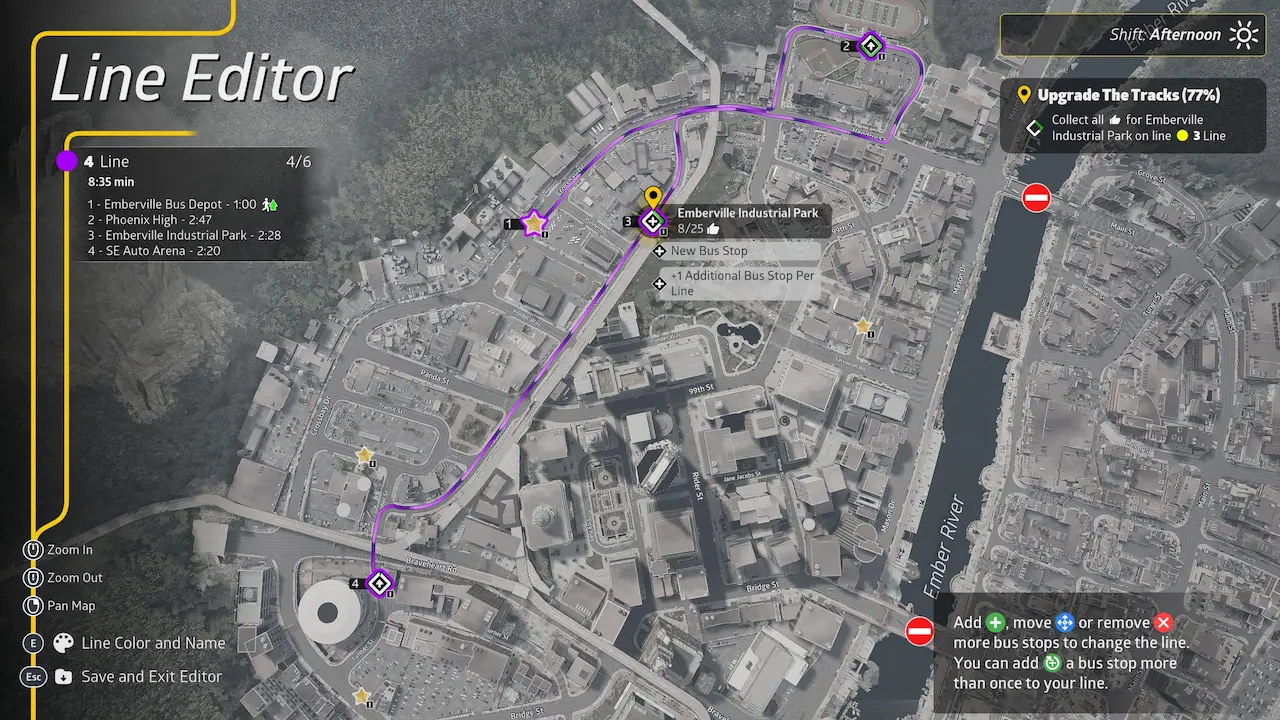Select the Phoenix High bus stop marker

point(871,46)
